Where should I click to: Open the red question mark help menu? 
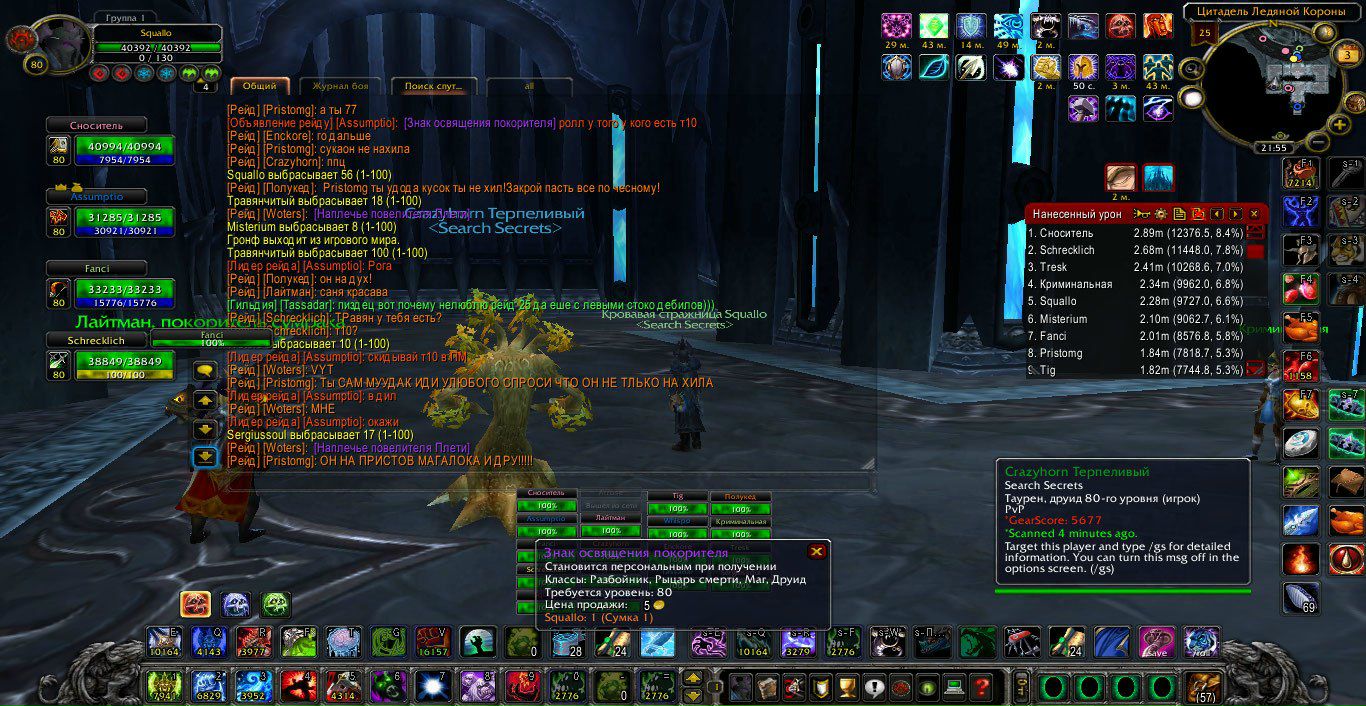(980, 687)
